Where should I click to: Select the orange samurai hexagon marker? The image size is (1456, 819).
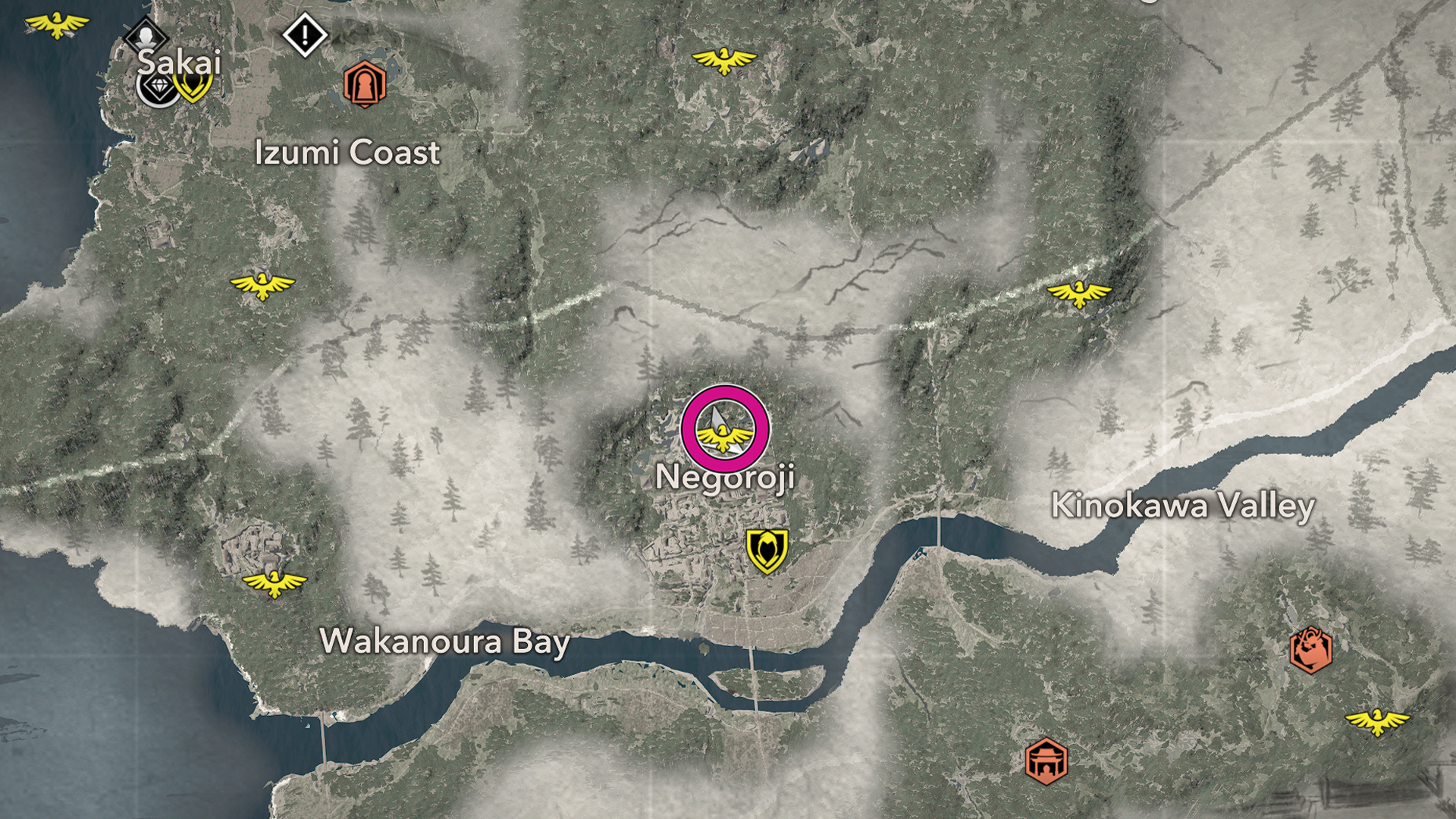1310,650
